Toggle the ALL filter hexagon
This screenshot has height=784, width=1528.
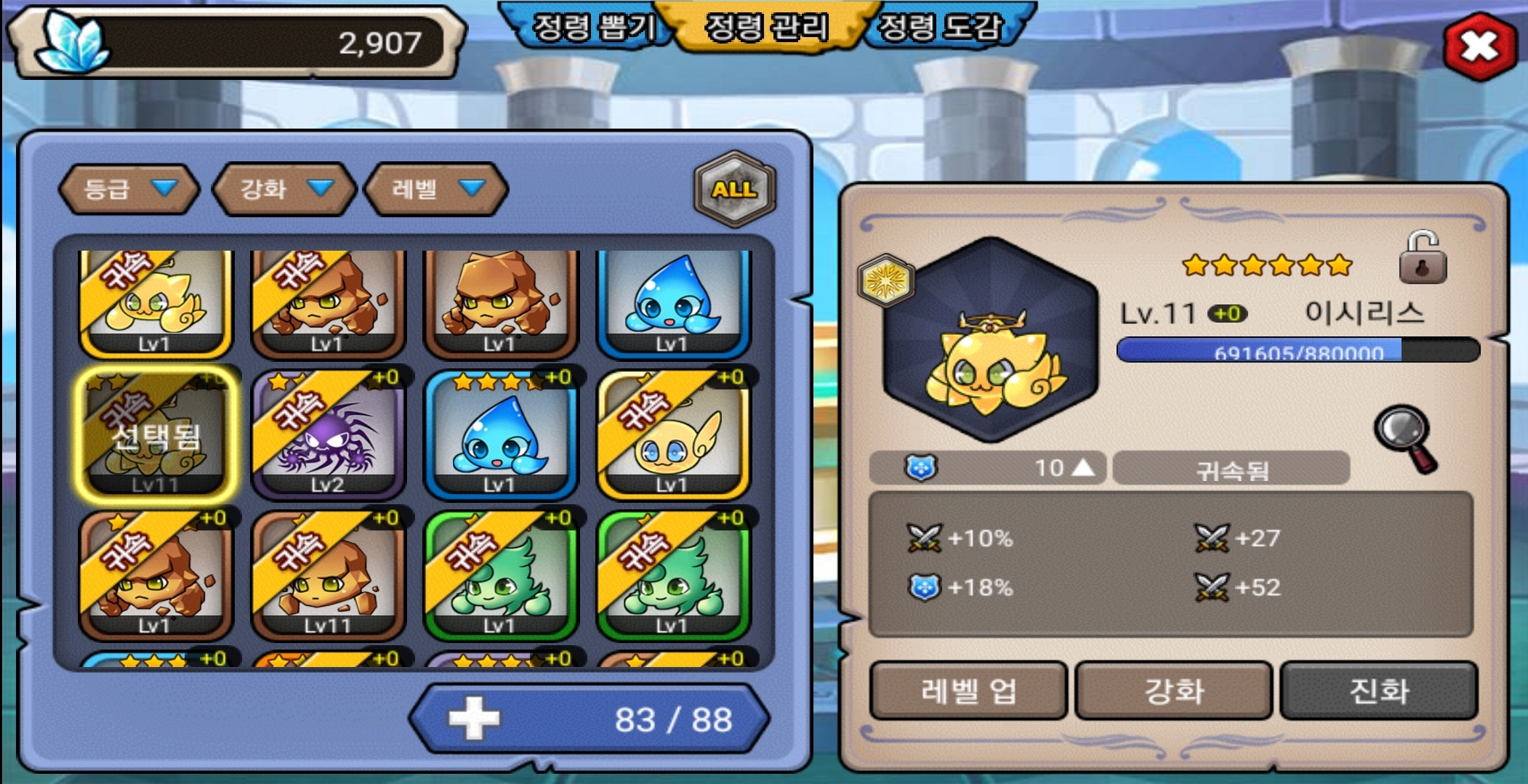[x=735, y=189]
